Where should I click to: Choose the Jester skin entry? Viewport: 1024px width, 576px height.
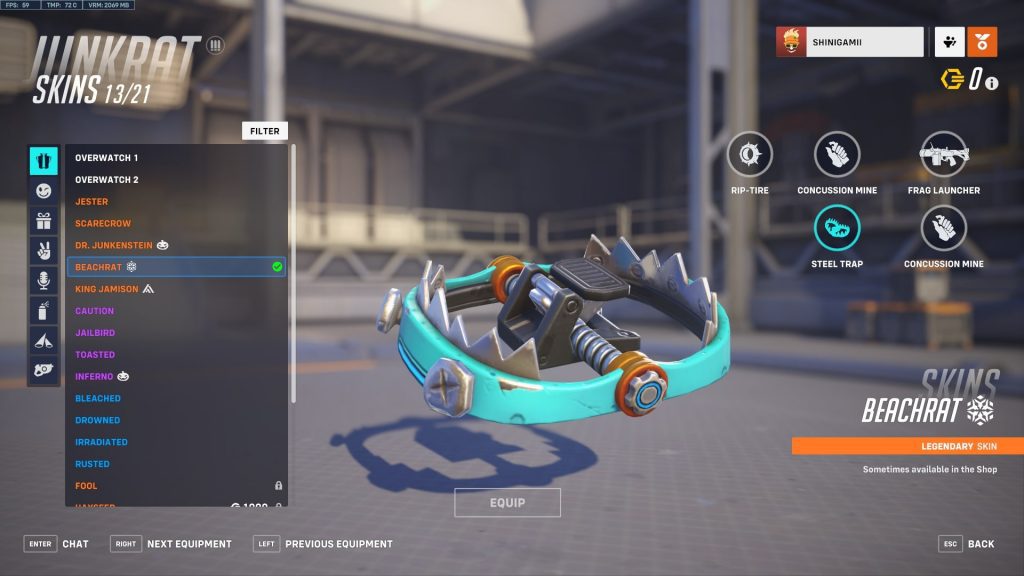tap(92, 202)
